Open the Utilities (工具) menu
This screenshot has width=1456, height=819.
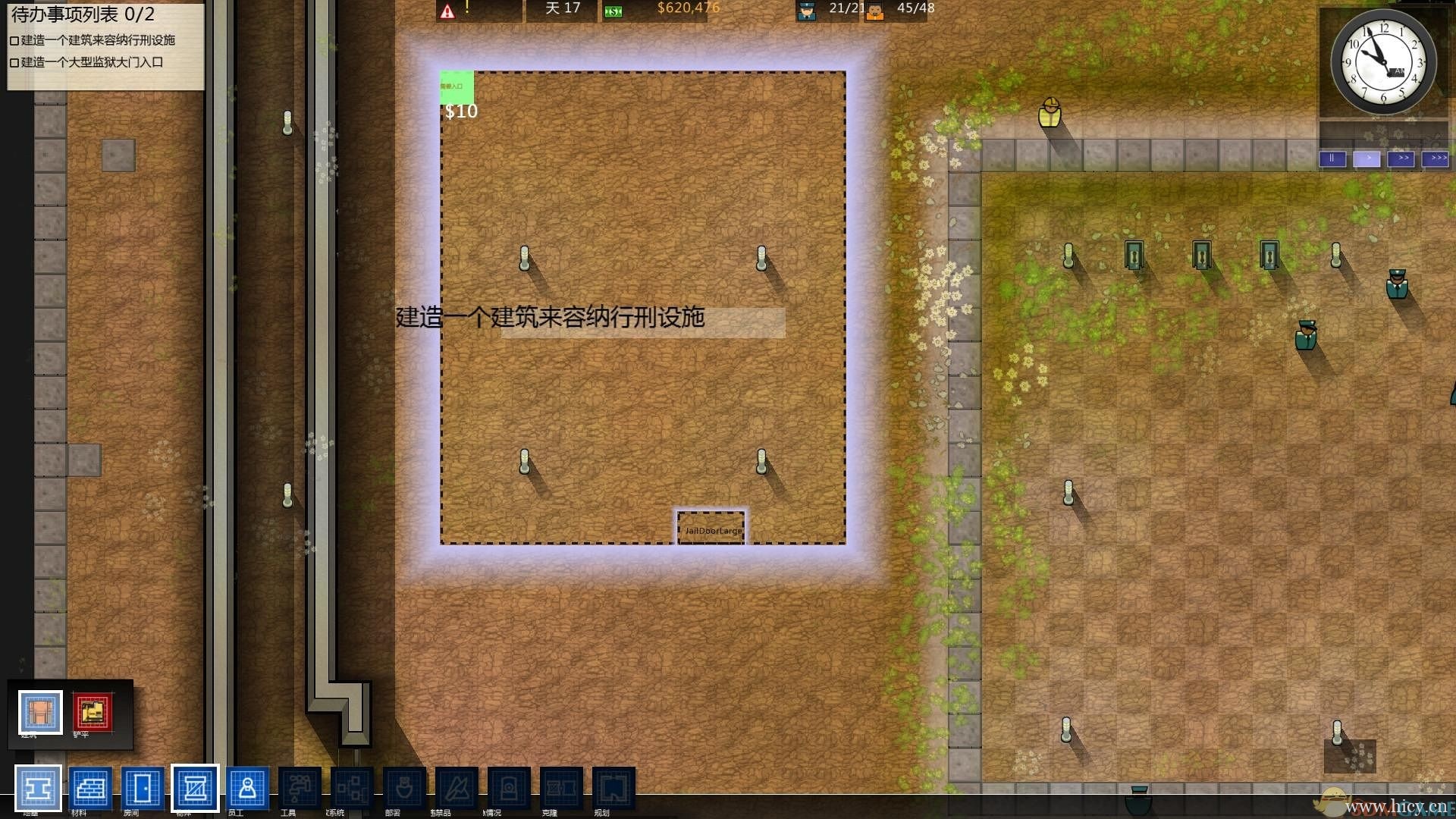tap(299, 789)
